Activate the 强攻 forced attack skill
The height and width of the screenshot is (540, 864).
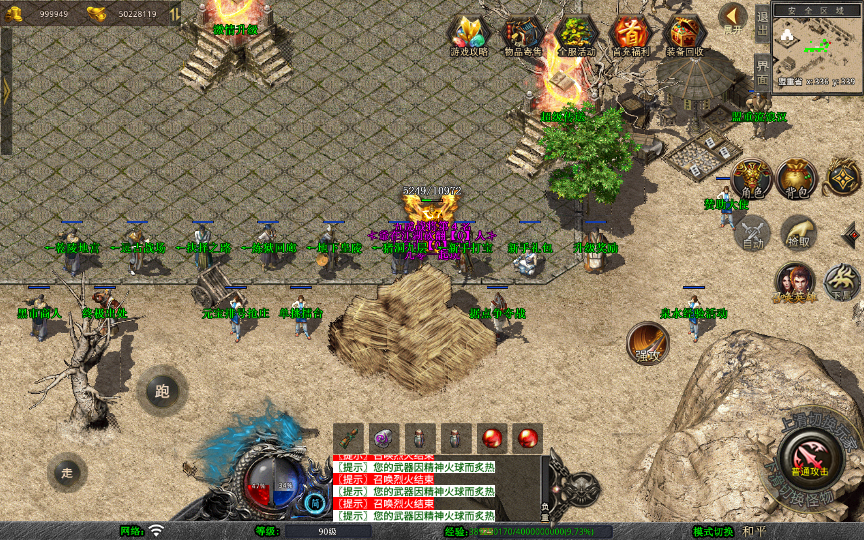[x=648, y=344]
